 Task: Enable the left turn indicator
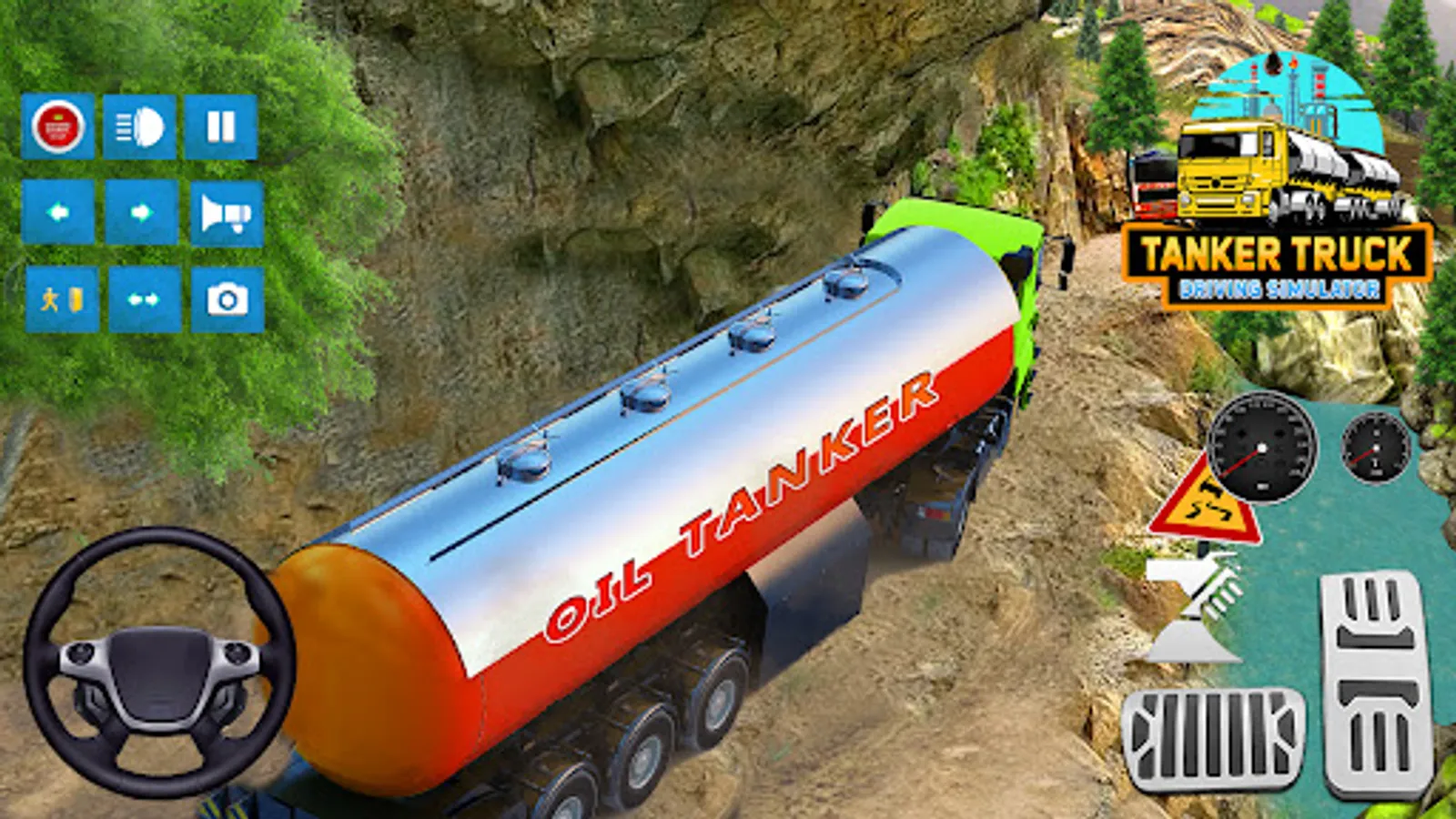(56, 213)
